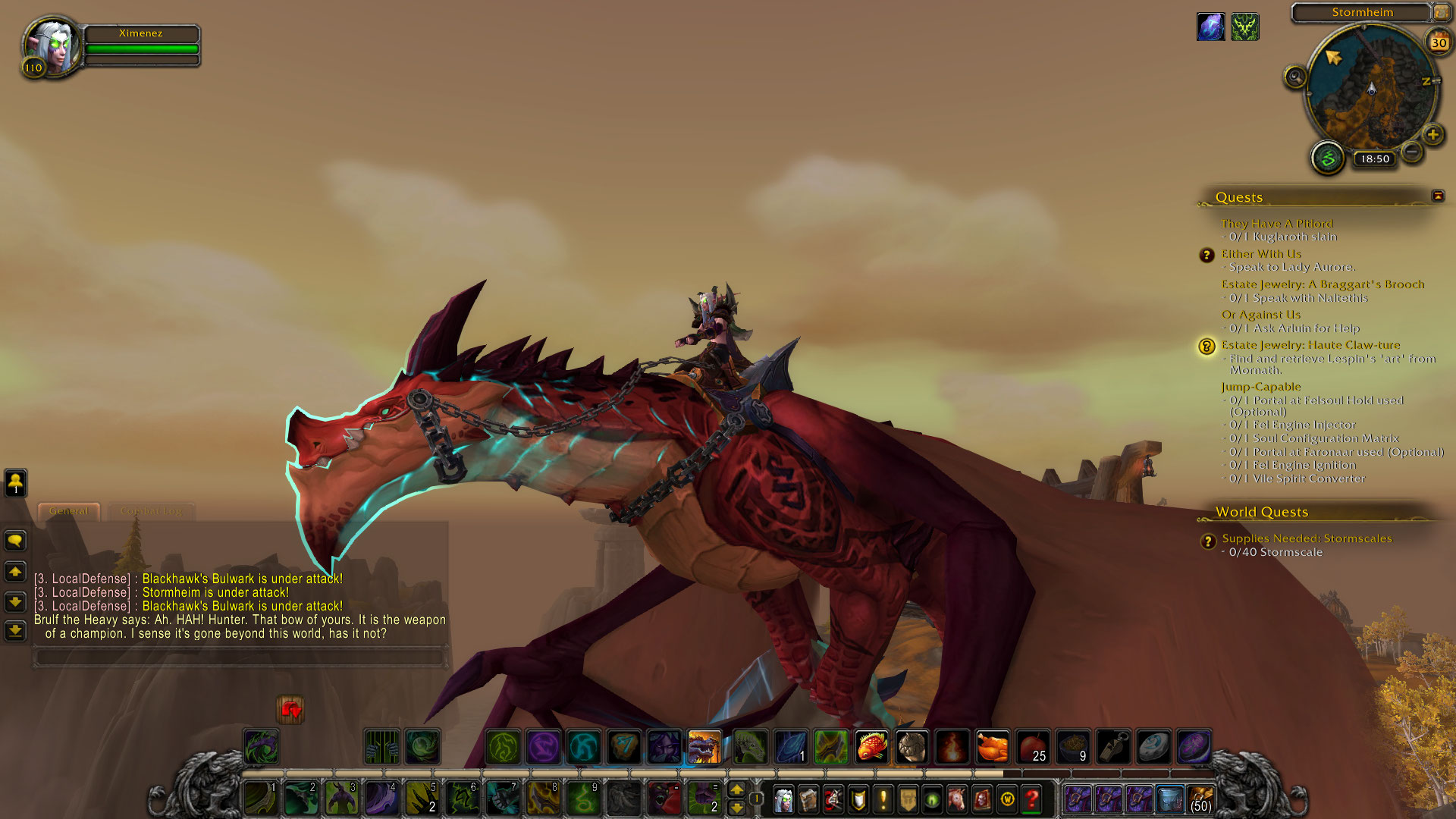Select Supplies Needed: Stormscales world quest
This screenshot has height=819, width=1456.
1307,538
